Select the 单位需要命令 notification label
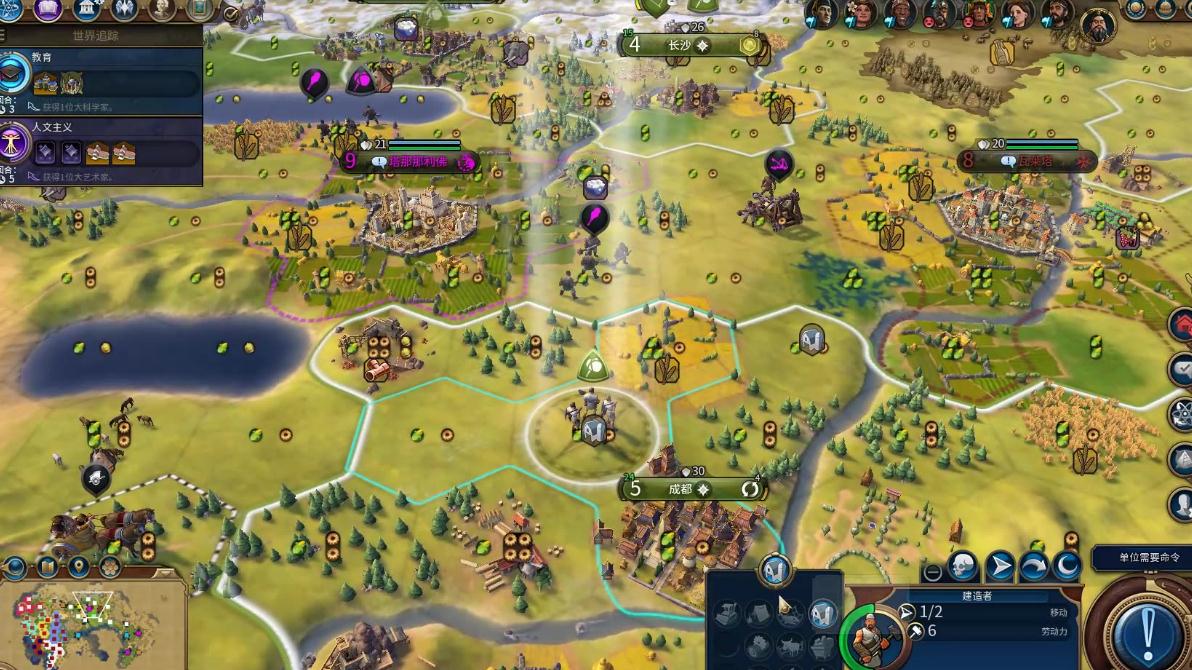The image size is (1192, 670). point(1141,558)
